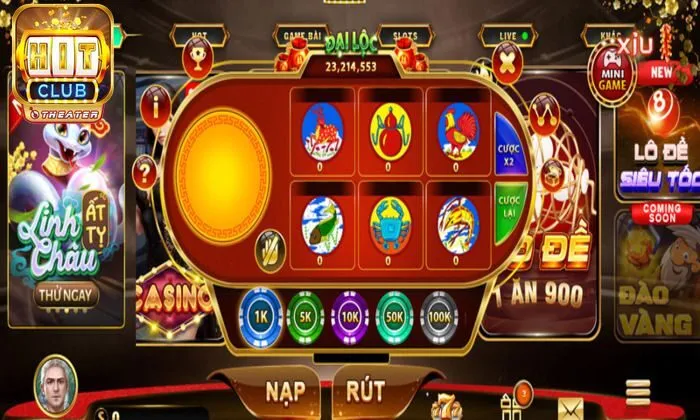Show the info panel via the 'i' icon

pos(157,101)
